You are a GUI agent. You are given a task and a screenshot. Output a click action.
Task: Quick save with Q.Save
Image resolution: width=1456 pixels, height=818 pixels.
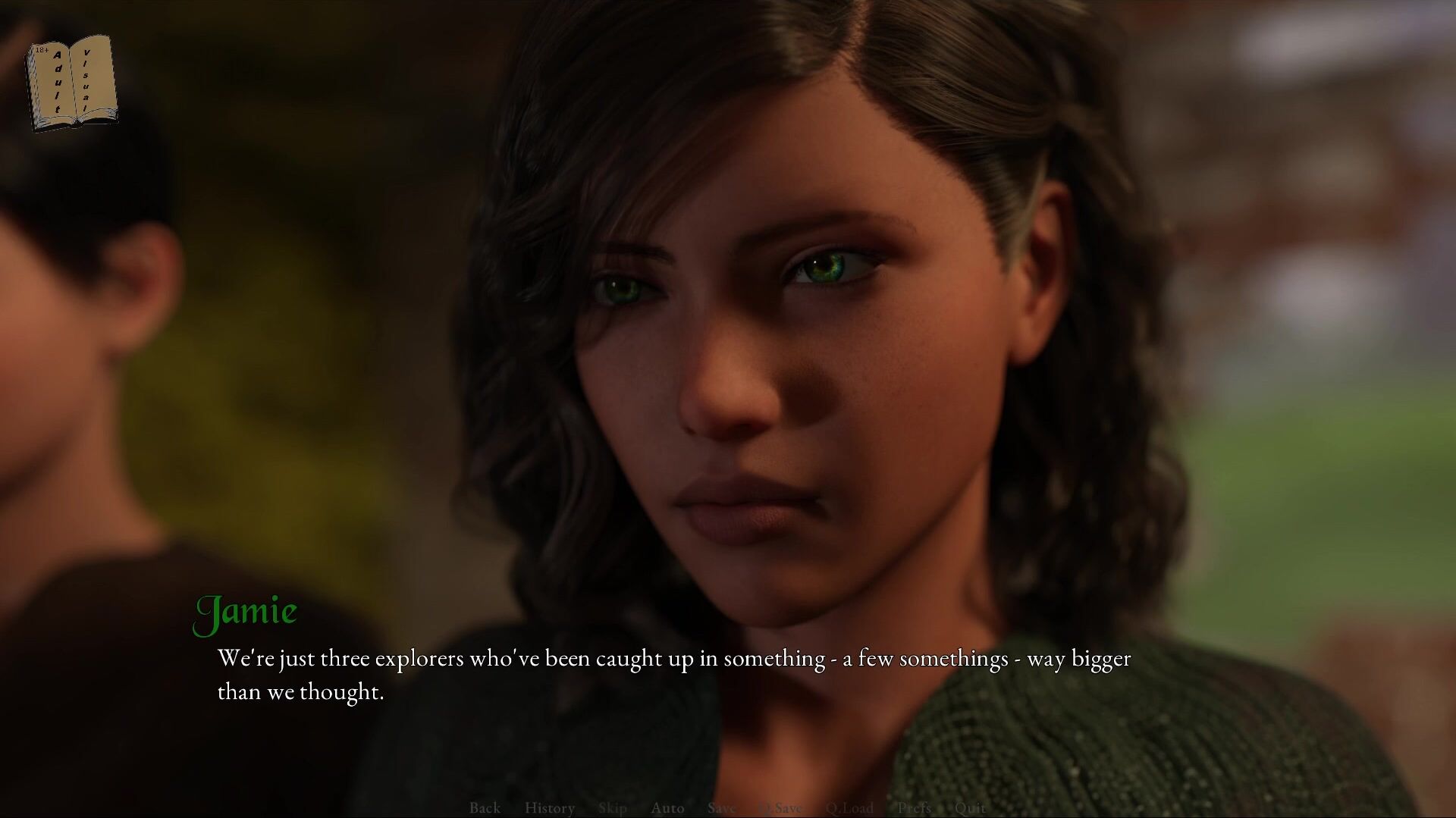(x=780, y=807)
